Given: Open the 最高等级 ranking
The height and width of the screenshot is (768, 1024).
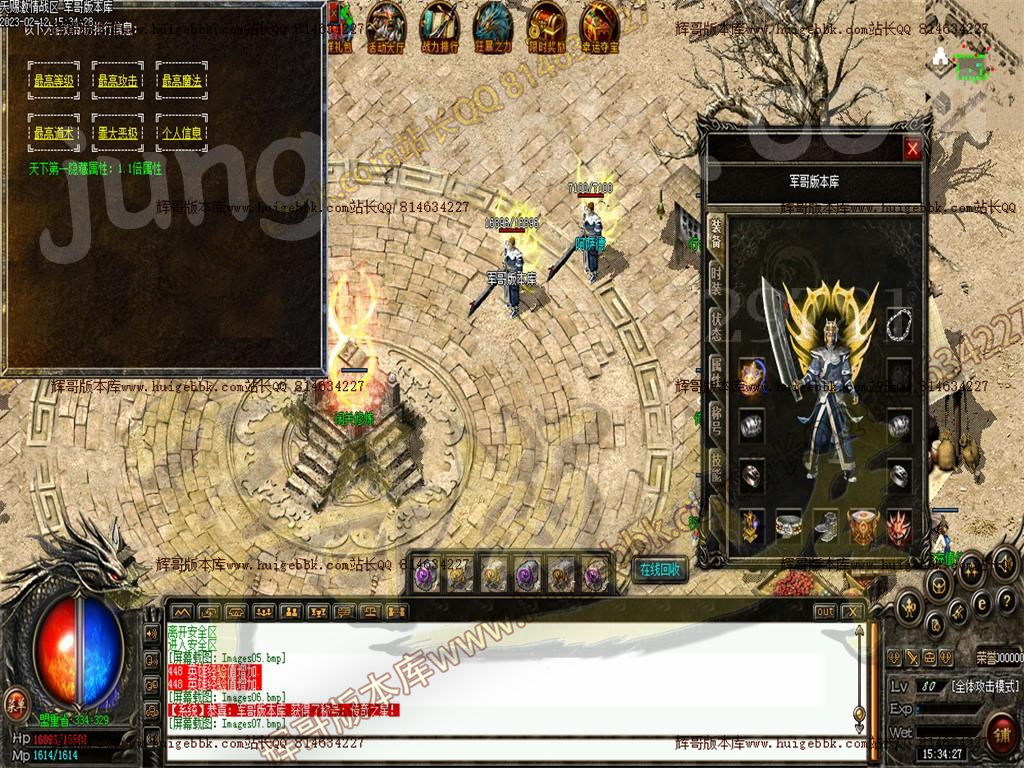Looking at the screenshot, I should 57,80.
